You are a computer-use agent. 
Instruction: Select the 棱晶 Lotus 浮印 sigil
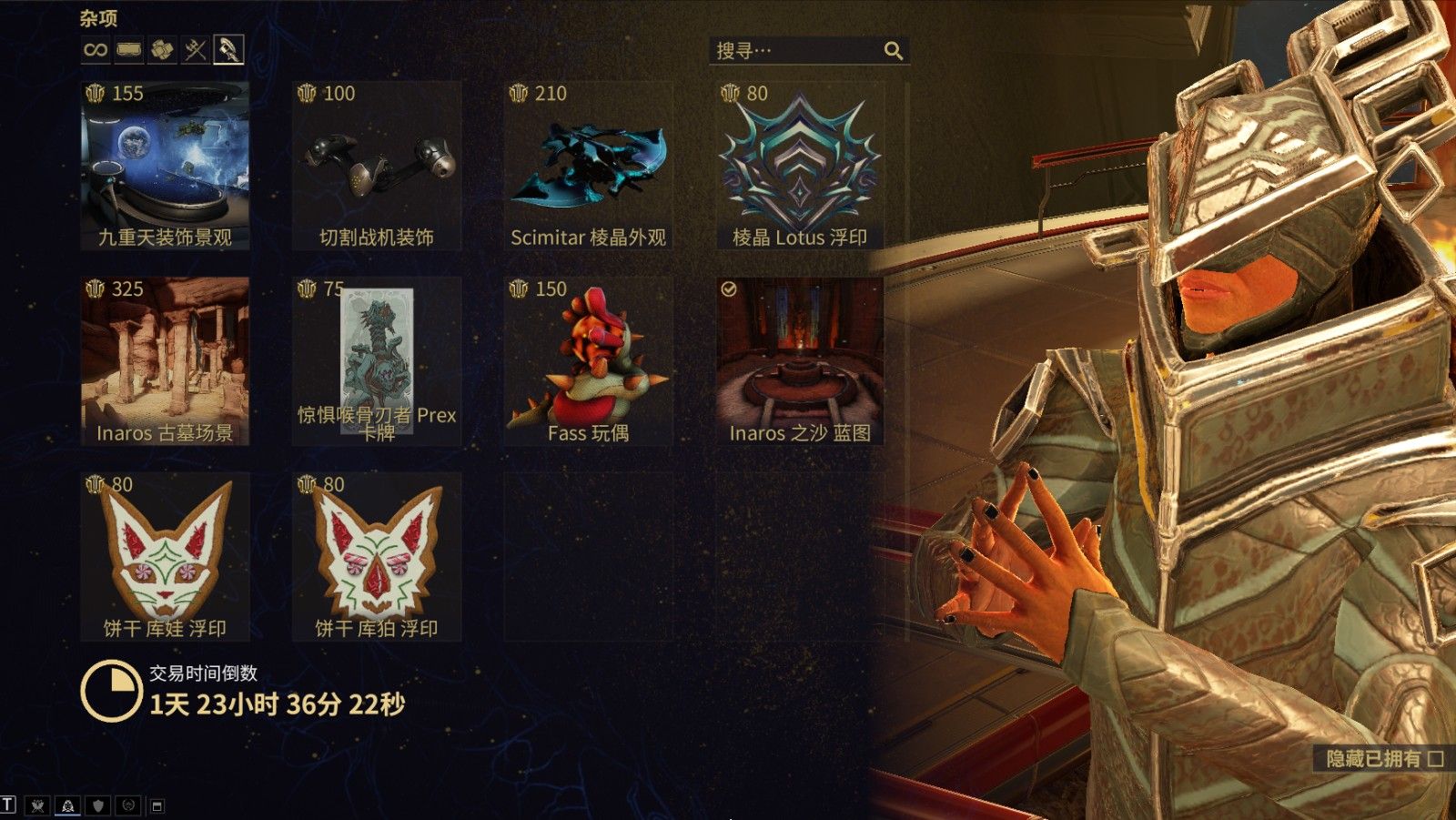pyautogui.click(x=800, y=165)
